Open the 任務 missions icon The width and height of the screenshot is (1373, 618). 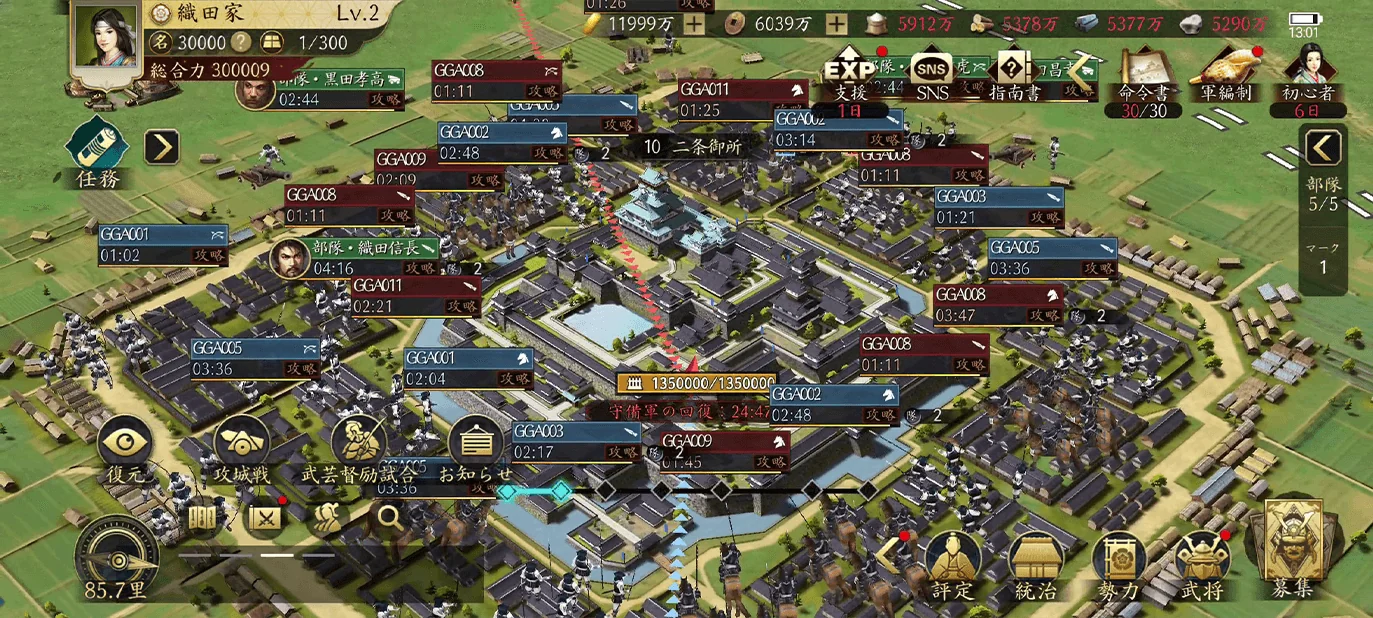(x=97, y=148)
